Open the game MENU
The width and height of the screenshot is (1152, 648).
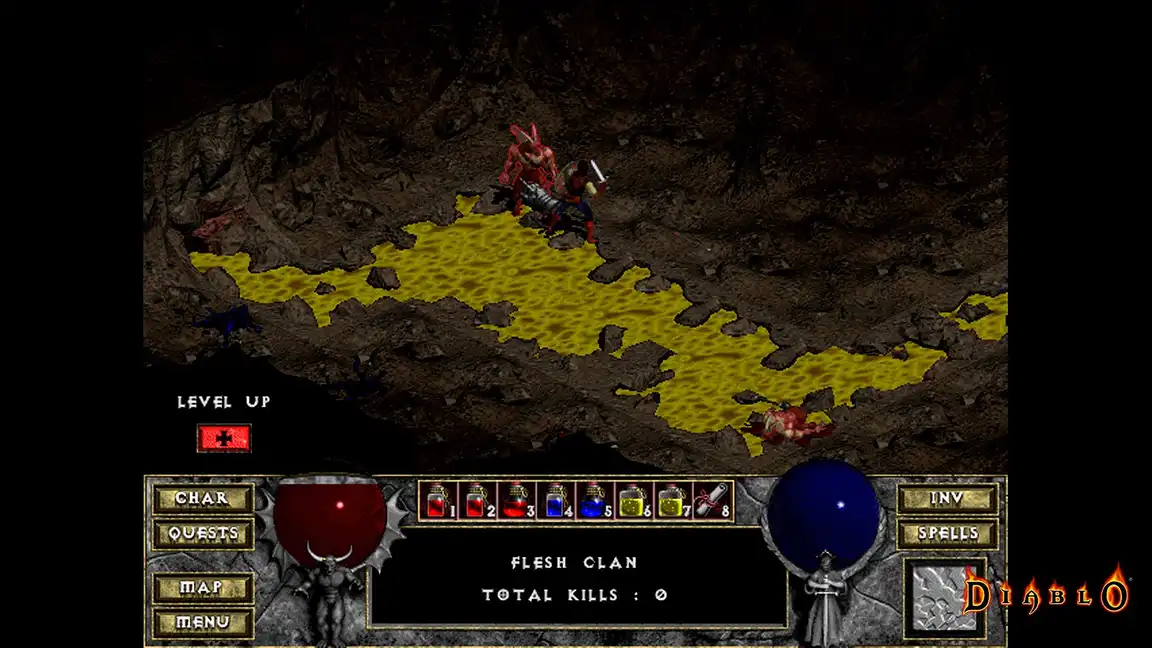(x=202, y=622)
